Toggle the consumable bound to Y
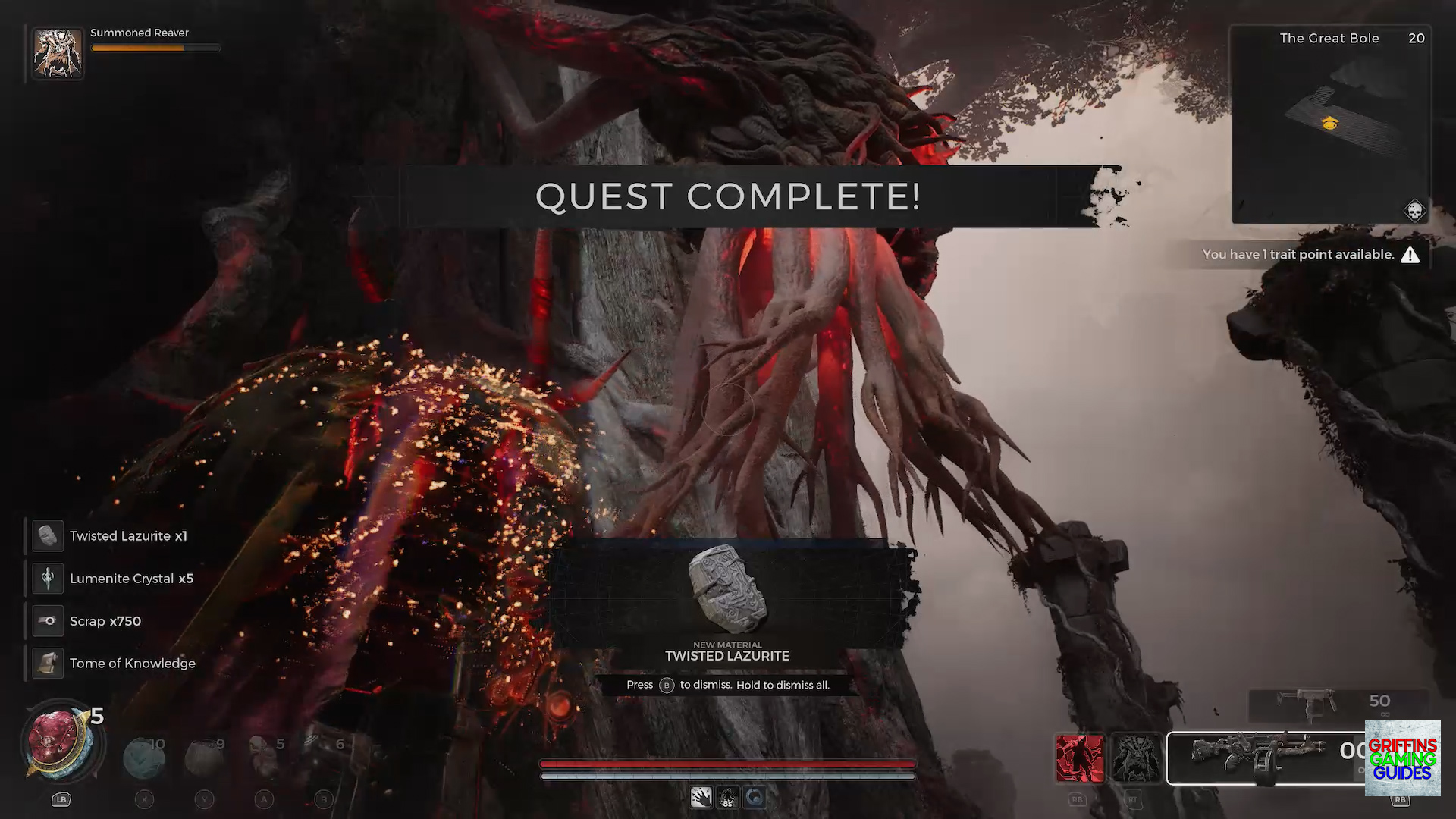This screenshot has height=819, width=1456. [205, 751]
